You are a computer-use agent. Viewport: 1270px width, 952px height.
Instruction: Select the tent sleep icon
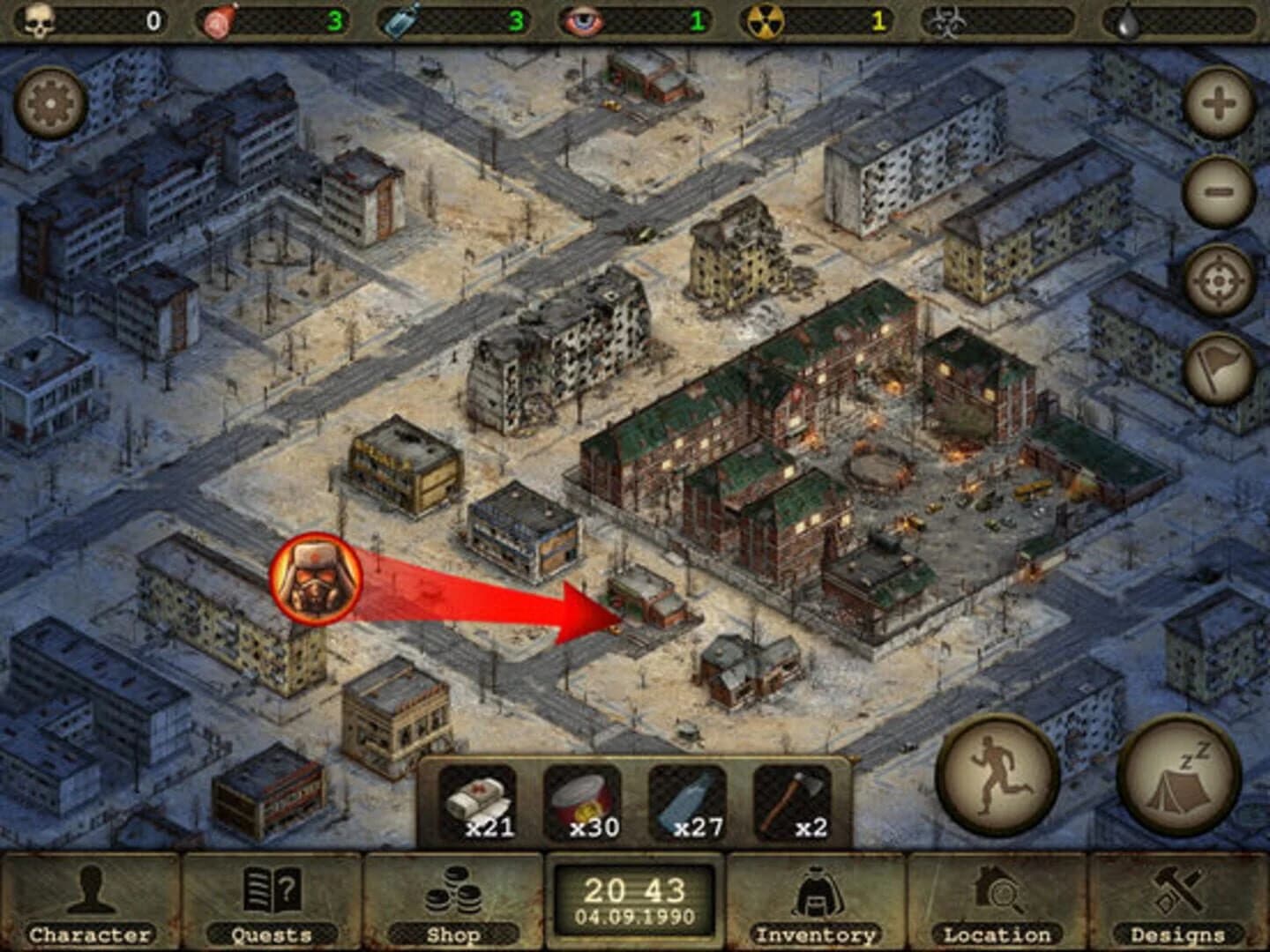(x=1177, y=777)
